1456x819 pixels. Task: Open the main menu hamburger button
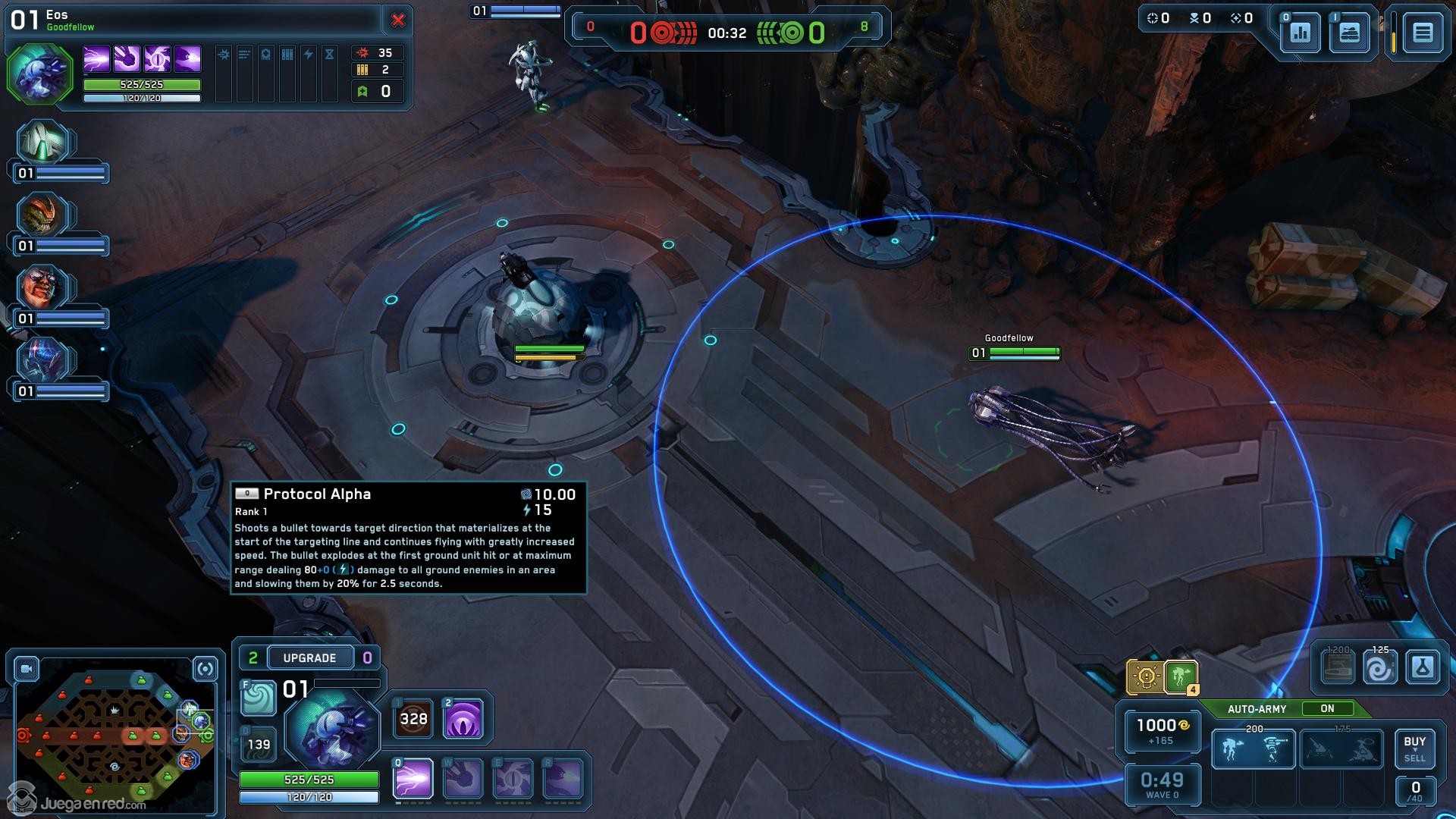coord(1422,33)
